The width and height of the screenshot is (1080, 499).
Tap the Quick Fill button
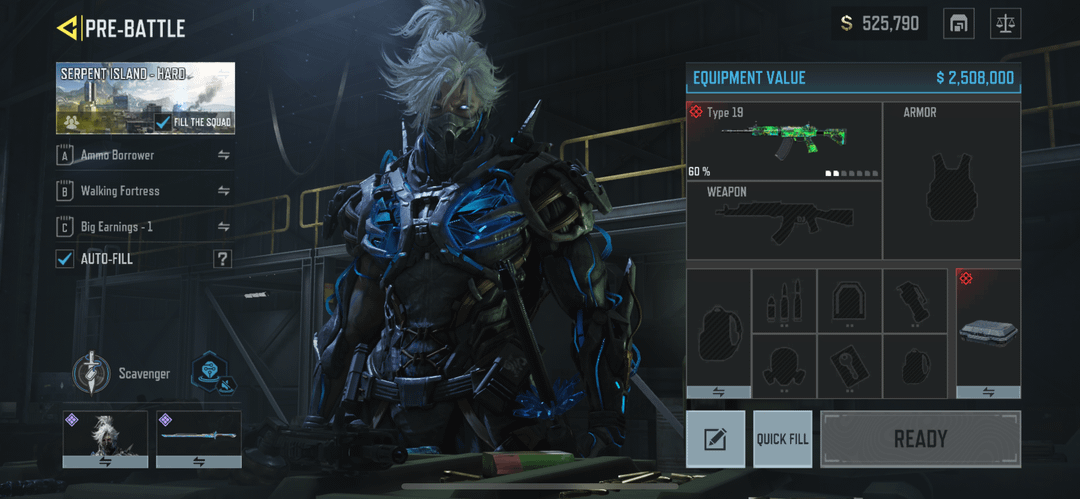pyautogui.click(x=782, y=439)
